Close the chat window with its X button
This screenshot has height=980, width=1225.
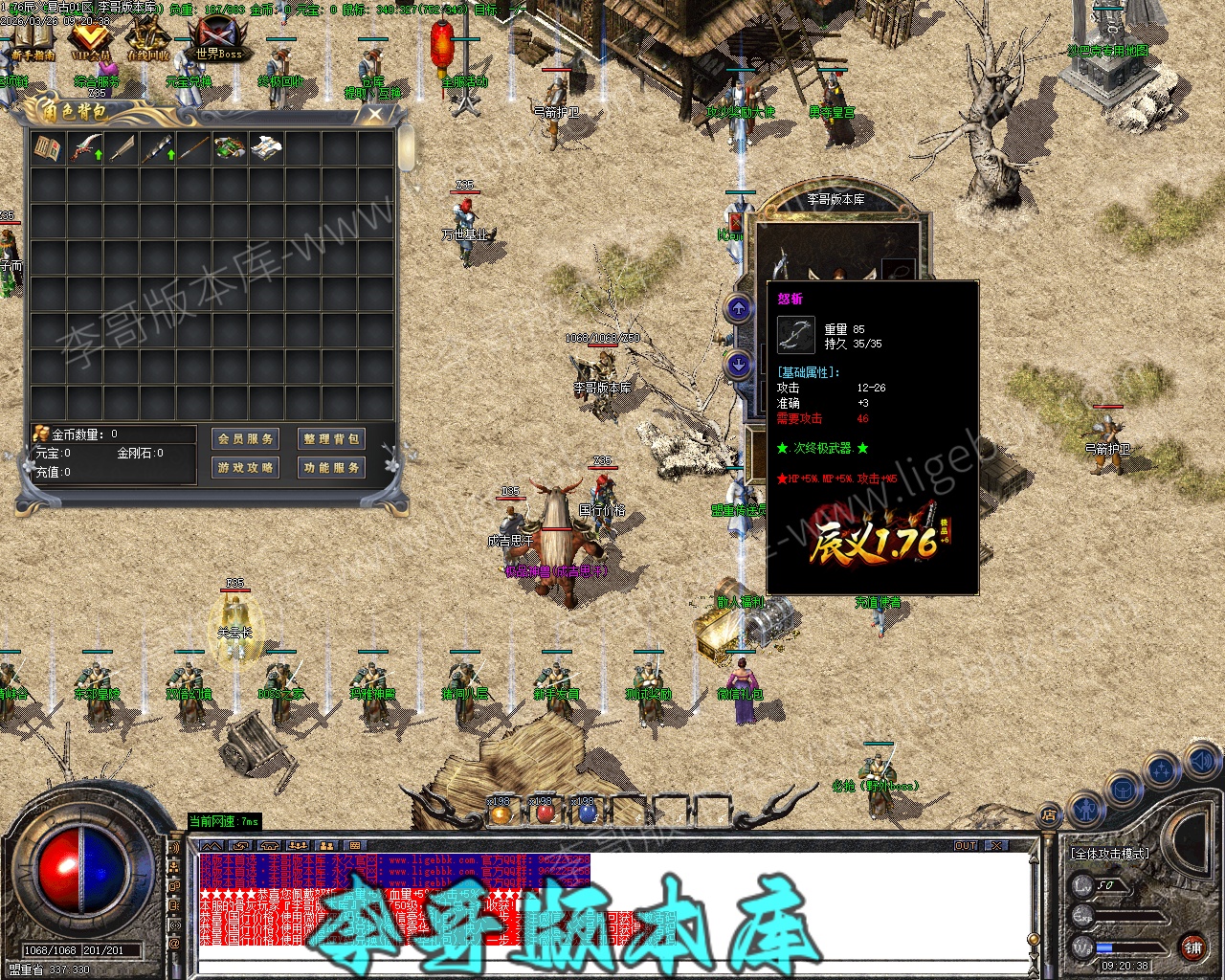pyautogui.click(x=996, y=846)
